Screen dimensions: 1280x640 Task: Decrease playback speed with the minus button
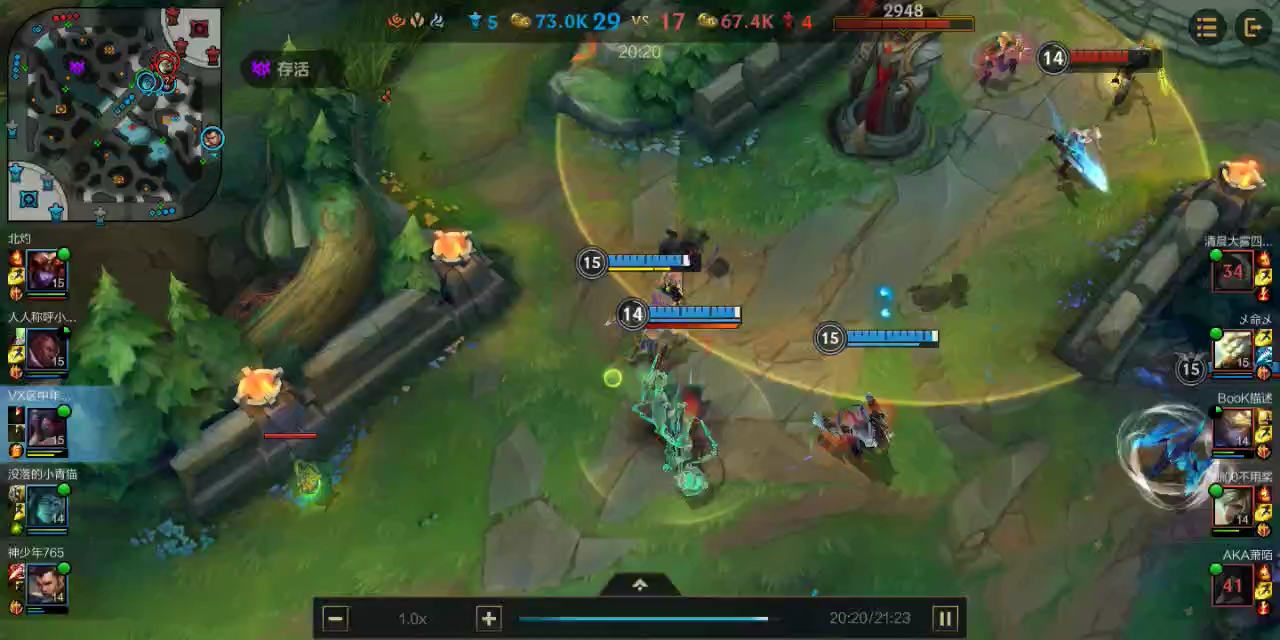tap(337, 618)
